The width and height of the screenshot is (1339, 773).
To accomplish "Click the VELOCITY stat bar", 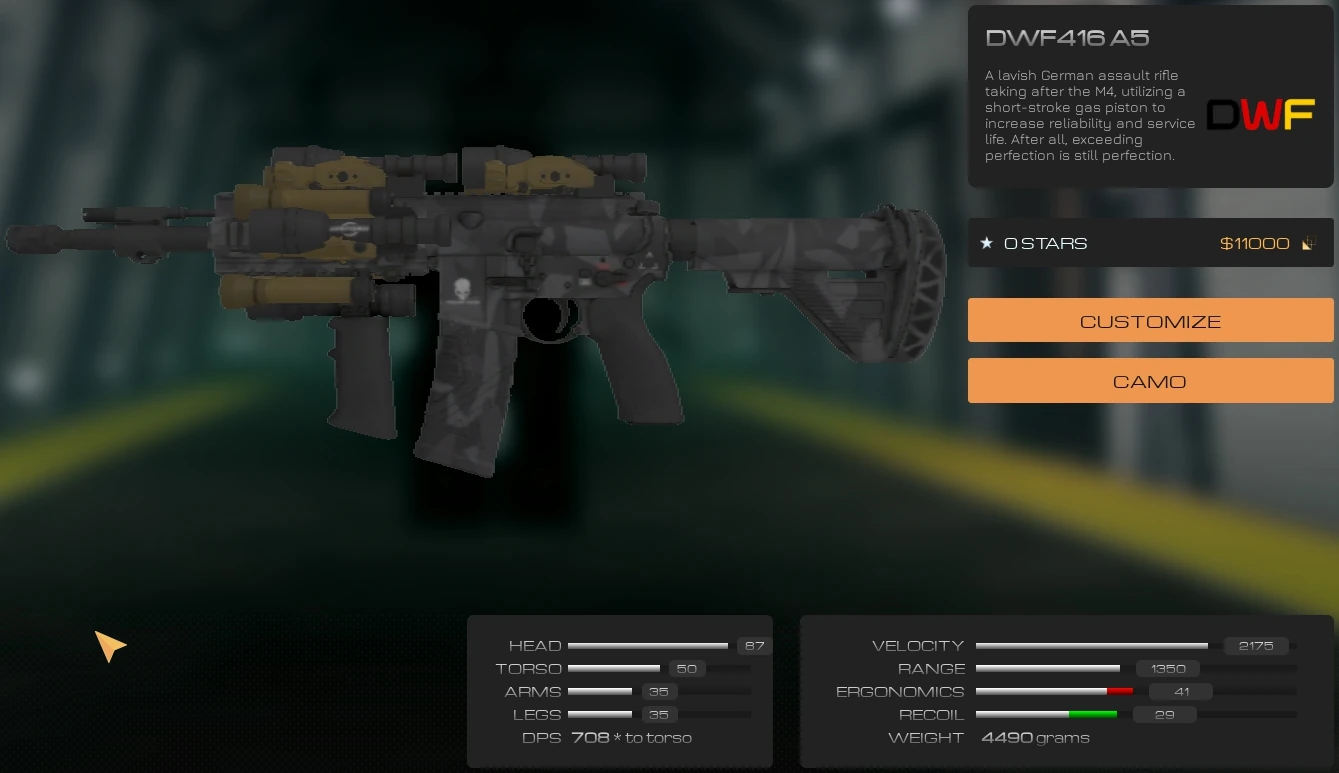I will [x=1090, y=645].
